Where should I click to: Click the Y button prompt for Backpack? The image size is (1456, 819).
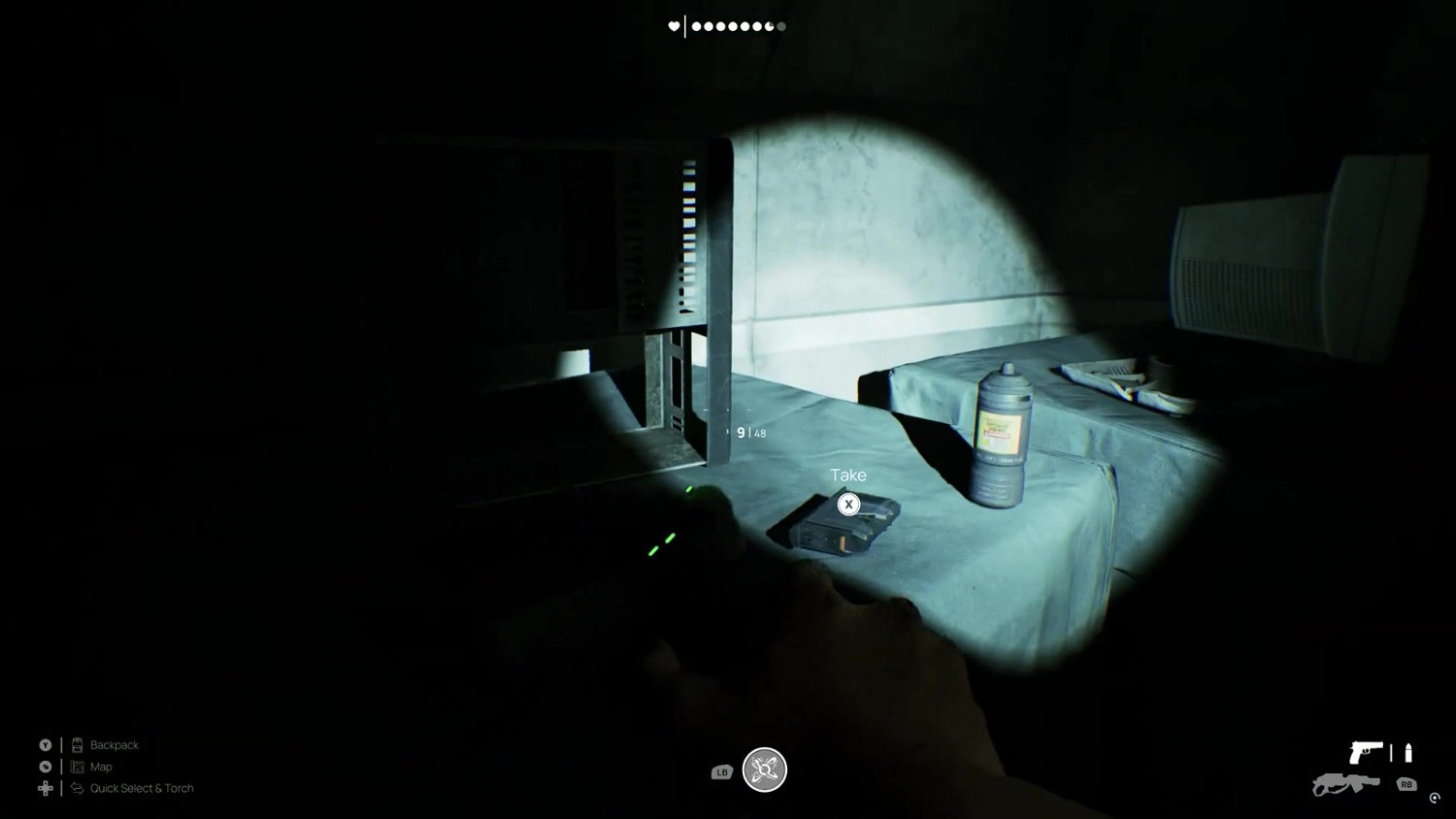(46, 744)
